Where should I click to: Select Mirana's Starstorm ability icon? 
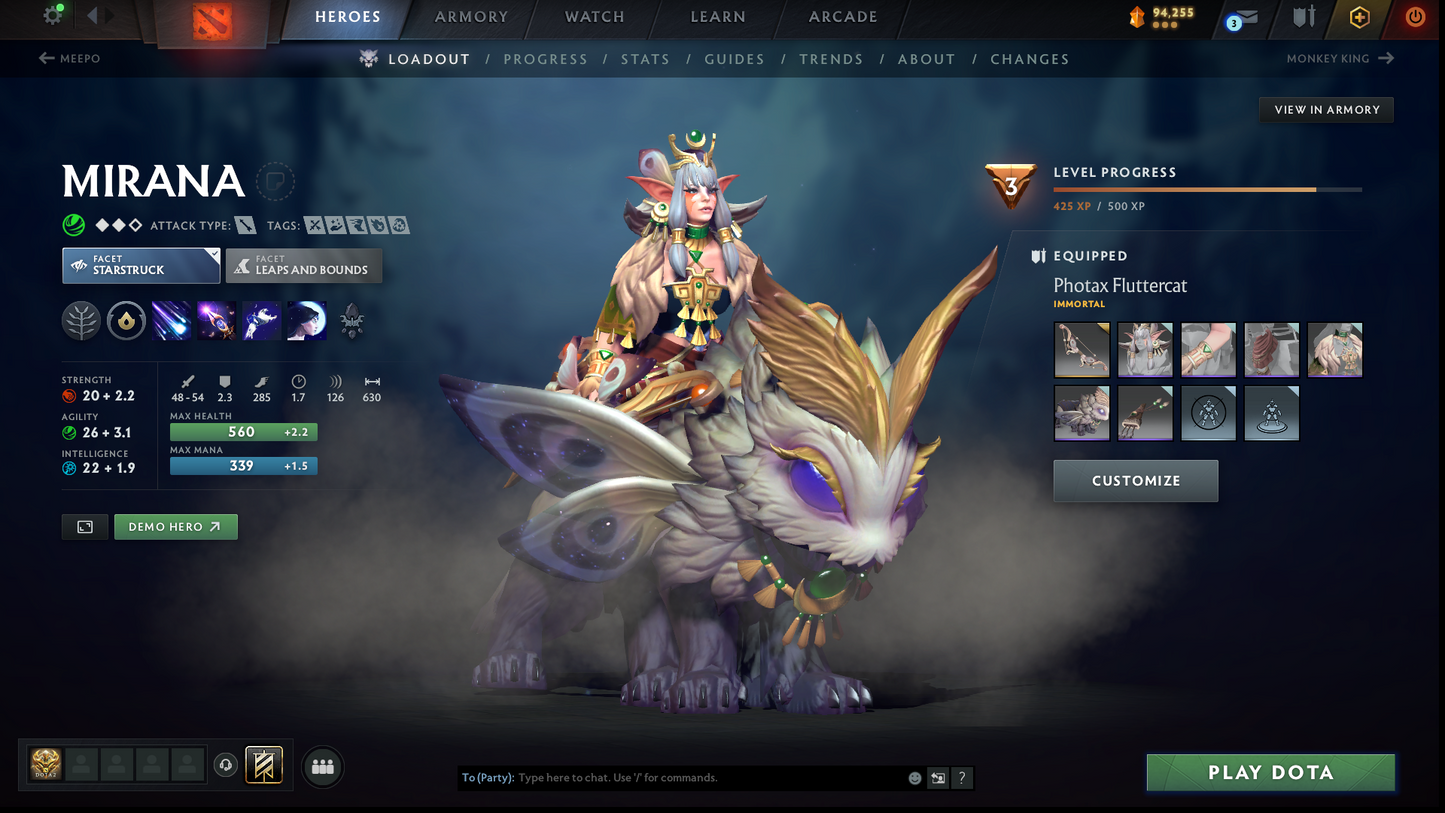click(x=171, y=320)
